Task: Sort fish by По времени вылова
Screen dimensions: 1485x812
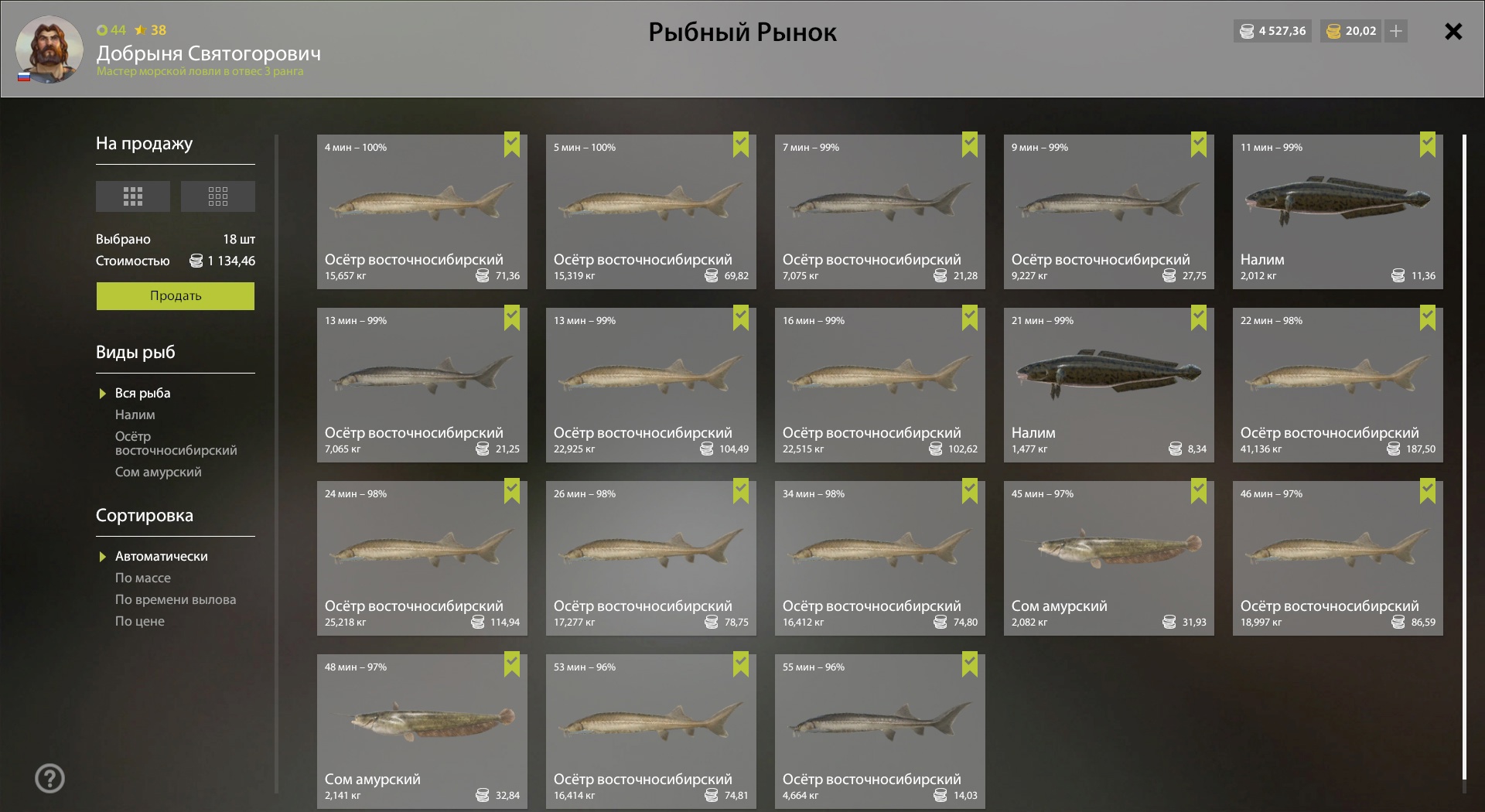Action: [175, 599]
